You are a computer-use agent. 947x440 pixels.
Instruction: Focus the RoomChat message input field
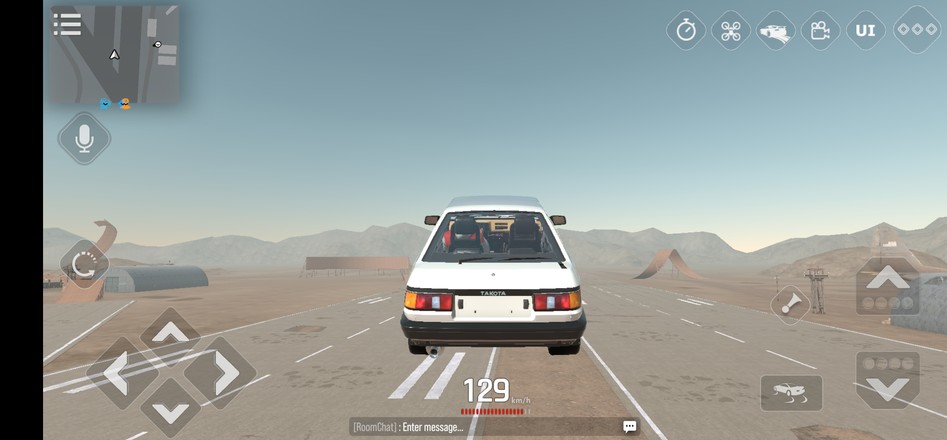480,427
